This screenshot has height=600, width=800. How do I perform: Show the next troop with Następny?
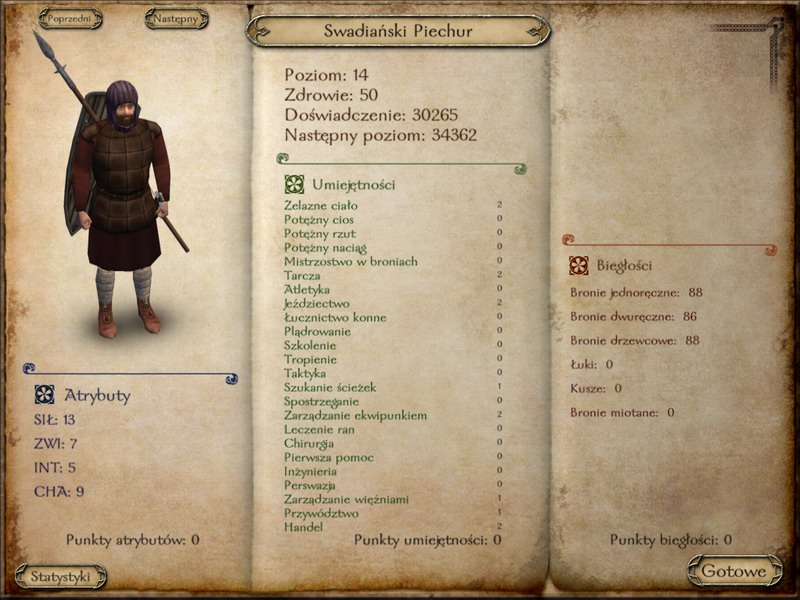tap(176, 19)
